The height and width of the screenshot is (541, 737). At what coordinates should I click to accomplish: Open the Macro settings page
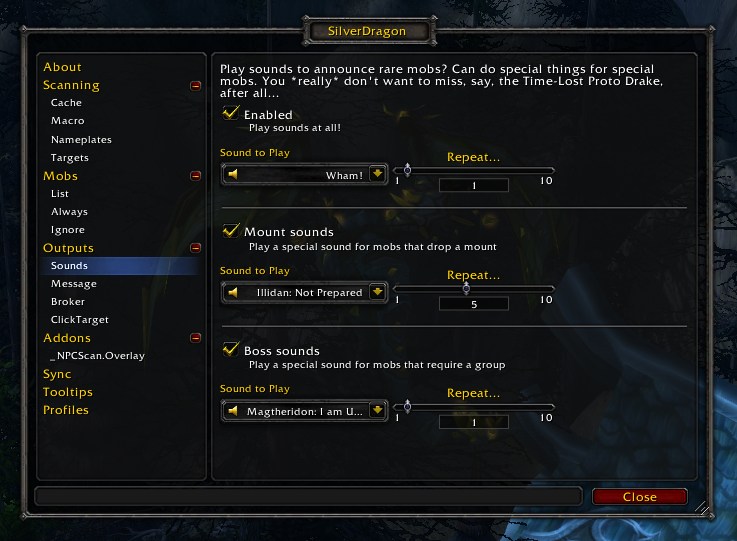[67, 121]
